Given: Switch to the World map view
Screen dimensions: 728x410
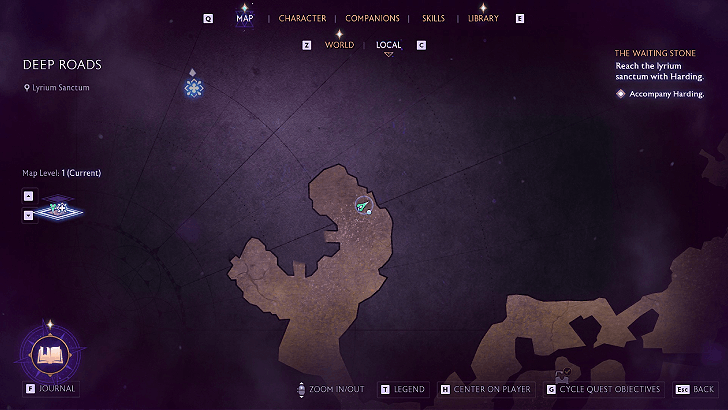Looking at the screenshot, I should [339, 45].
